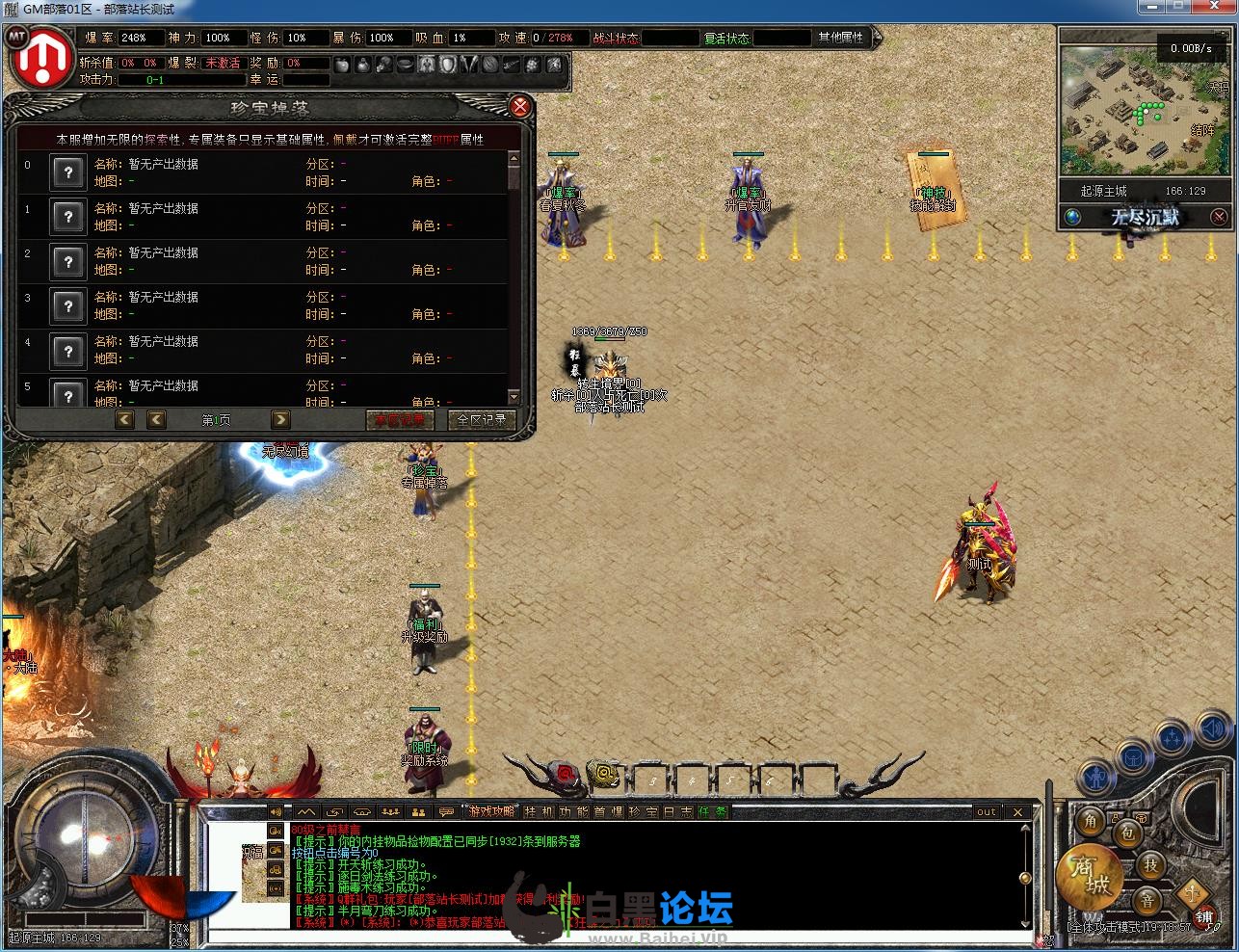Open the 铺 stall button
1239x952 pixels.
1203,917
